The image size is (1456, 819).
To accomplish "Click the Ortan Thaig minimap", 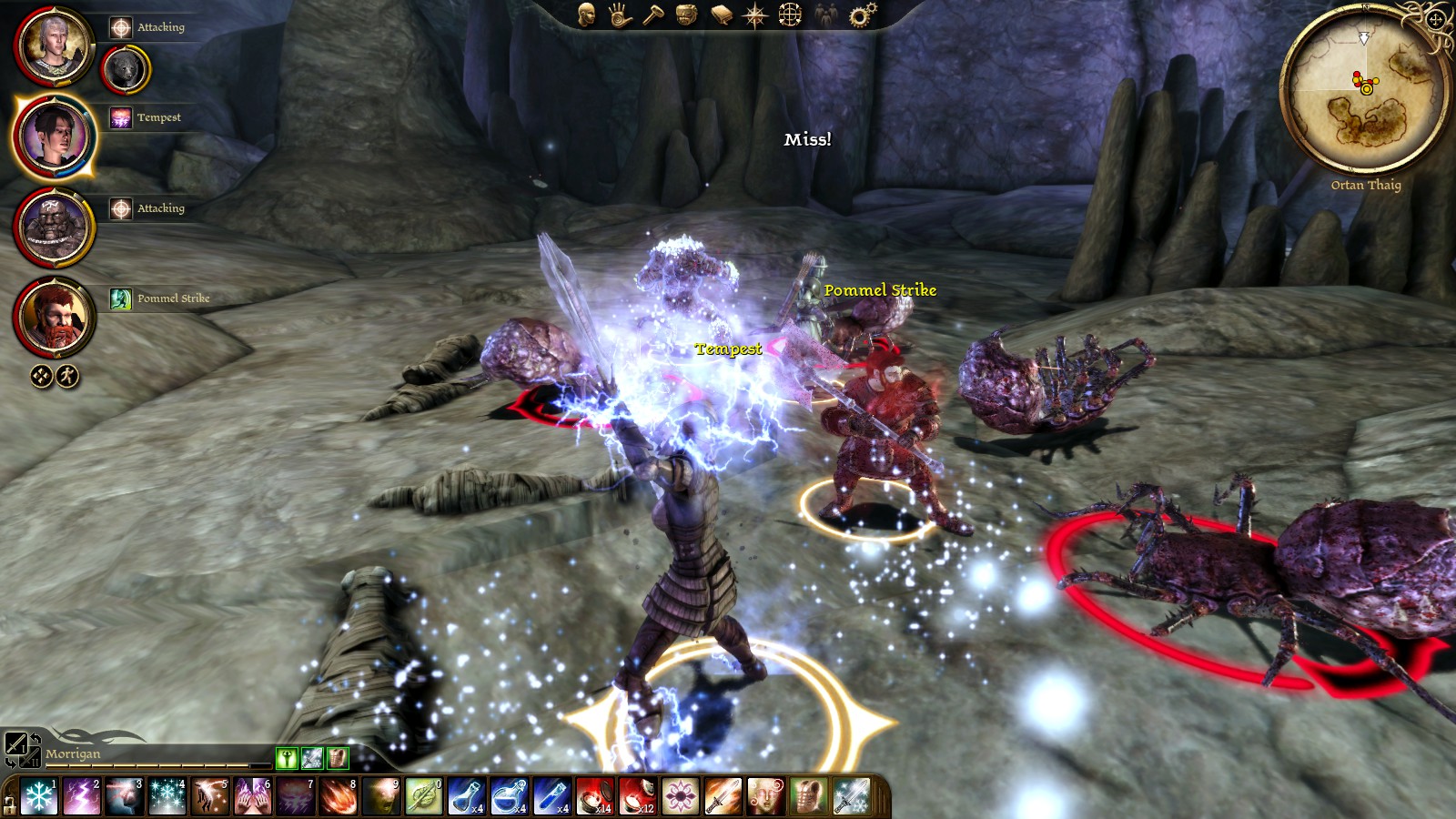I will 1363,89.
